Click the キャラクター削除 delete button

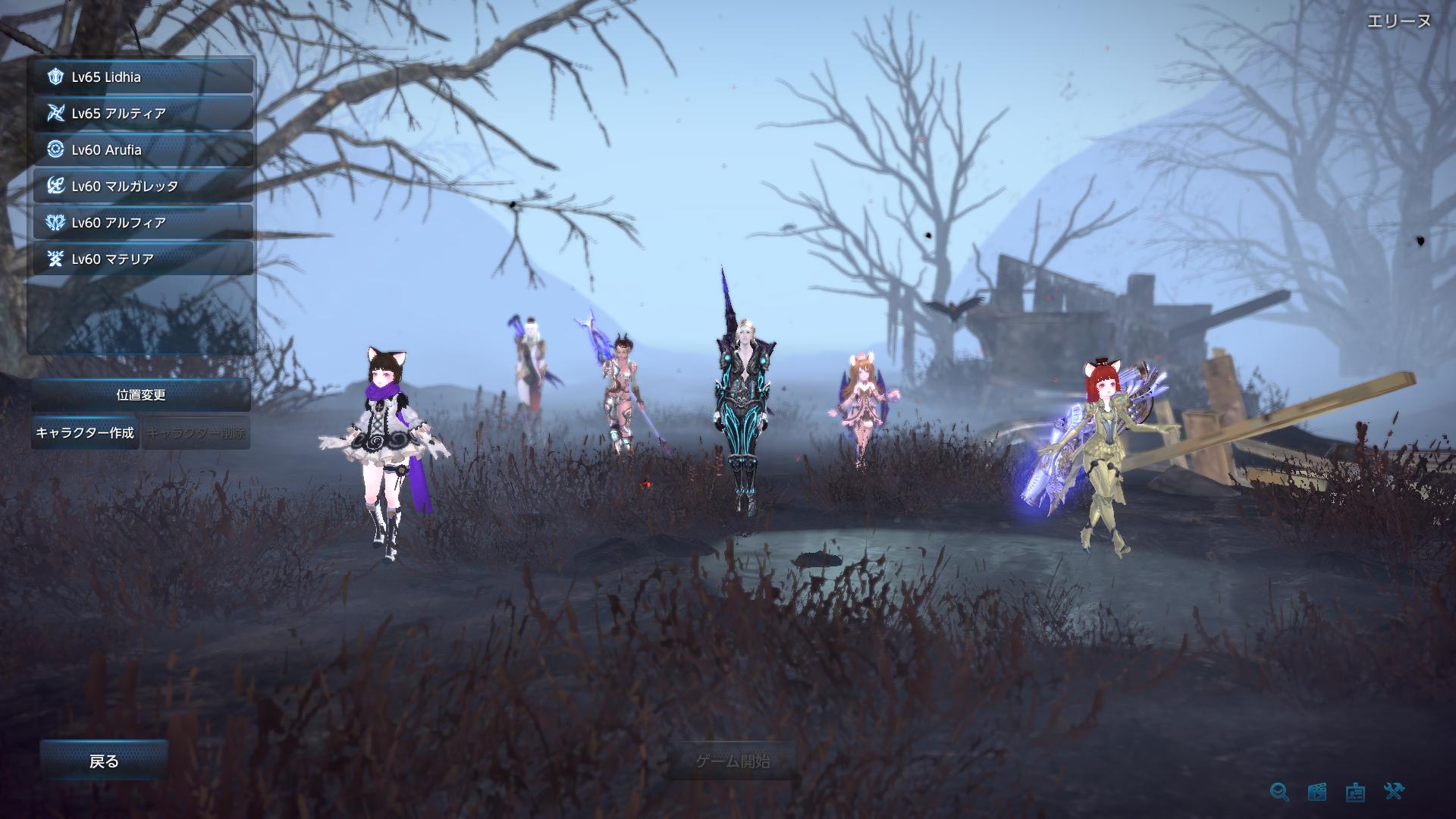click(196, 434)
